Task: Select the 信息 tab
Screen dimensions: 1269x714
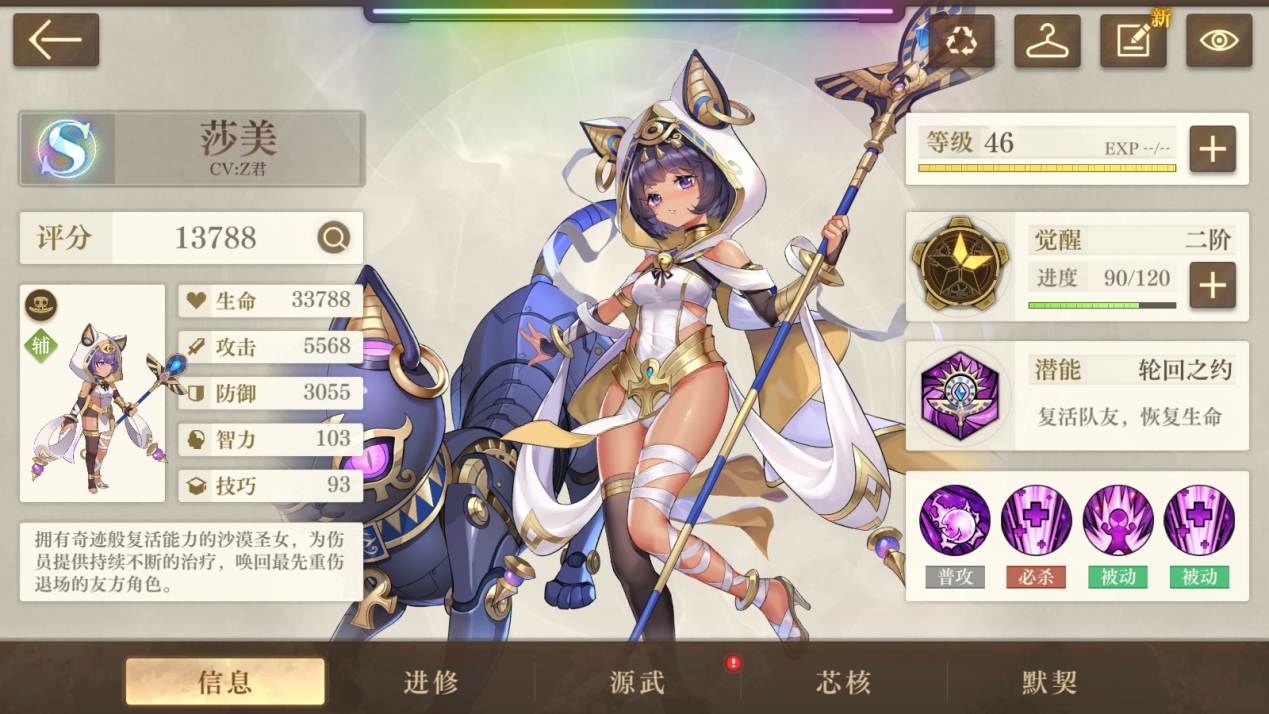Action: [225, 682]
